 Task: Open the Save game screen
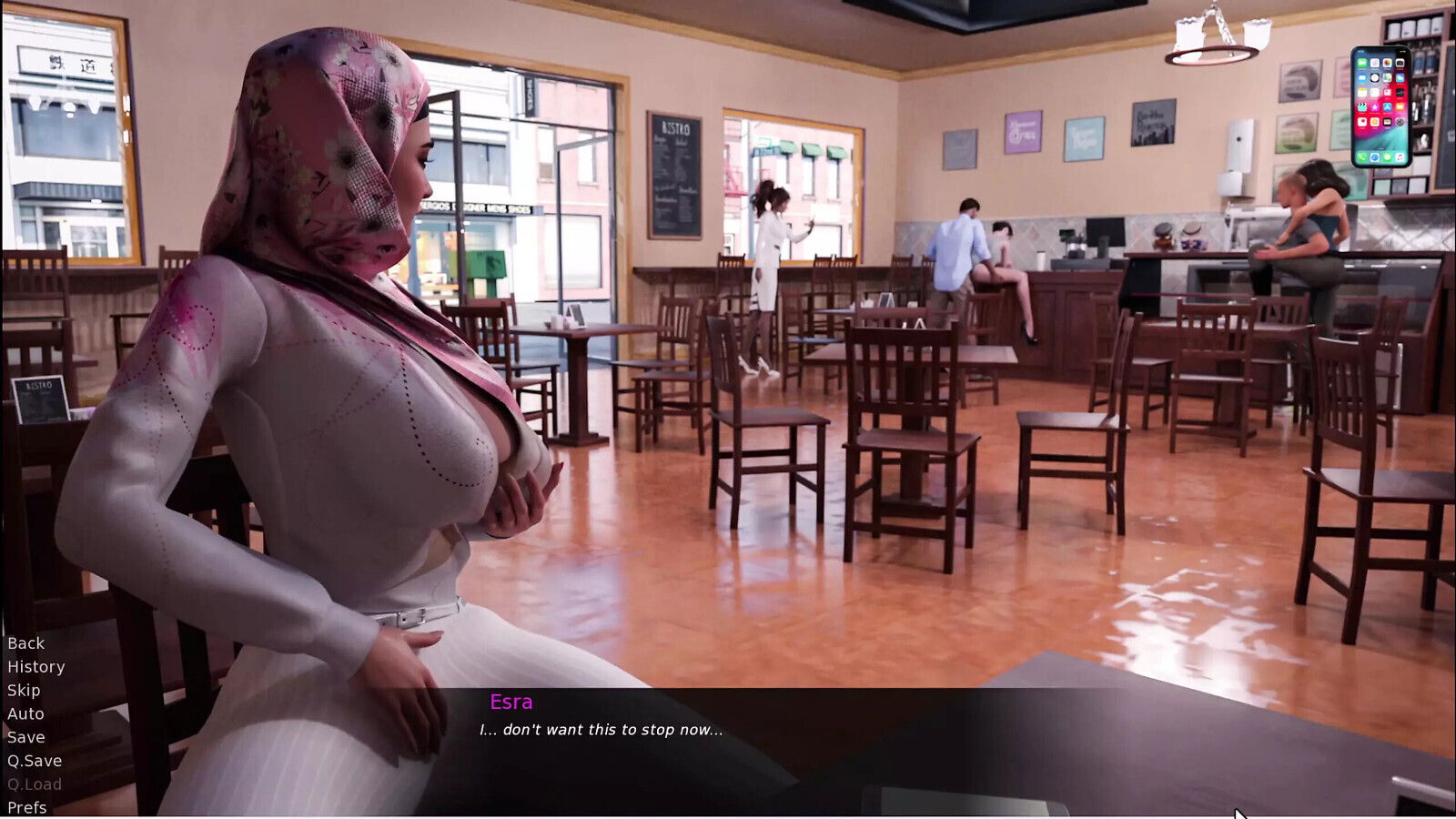26,737
